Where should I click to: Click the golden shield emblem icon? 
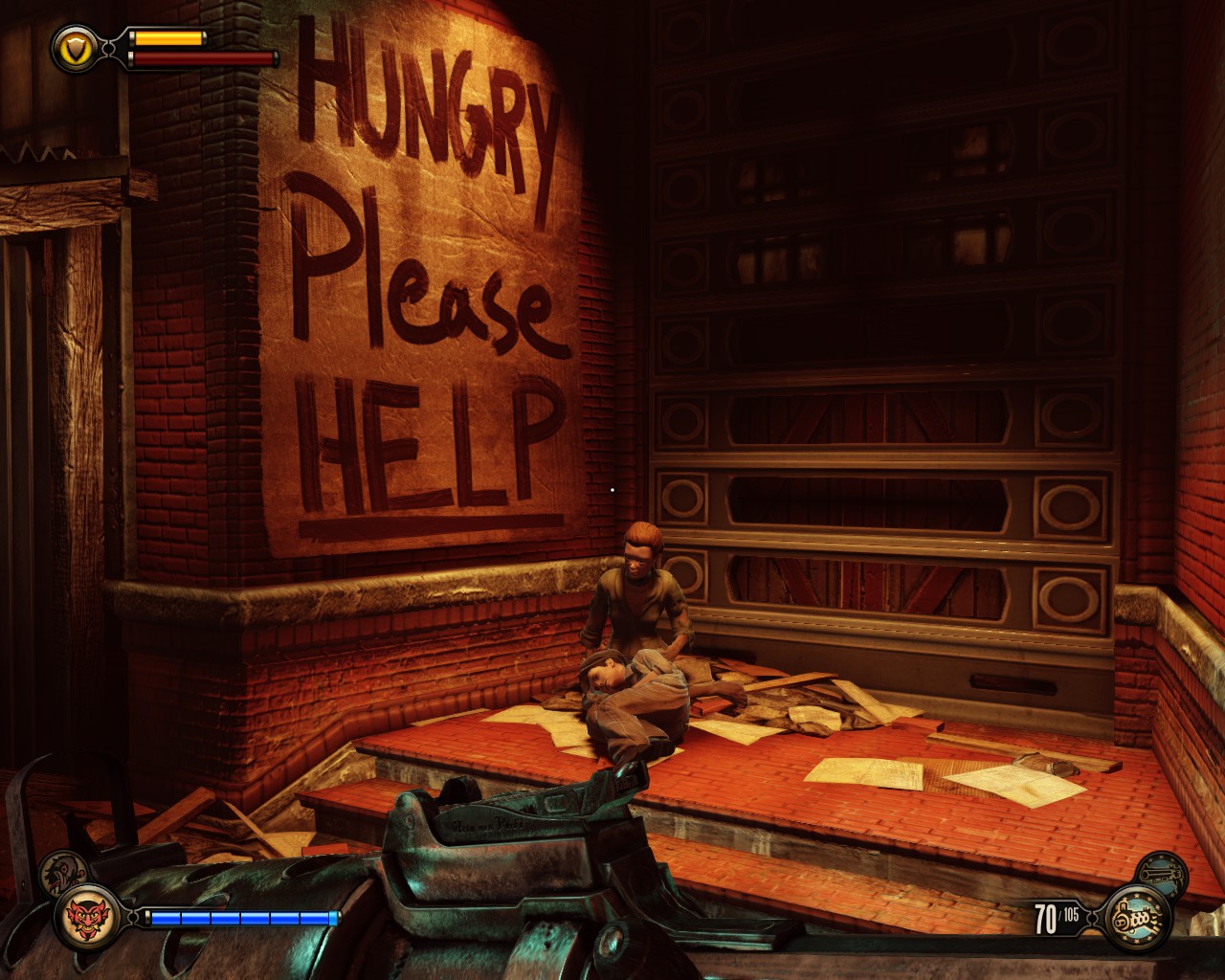click(x=72, y=44)
